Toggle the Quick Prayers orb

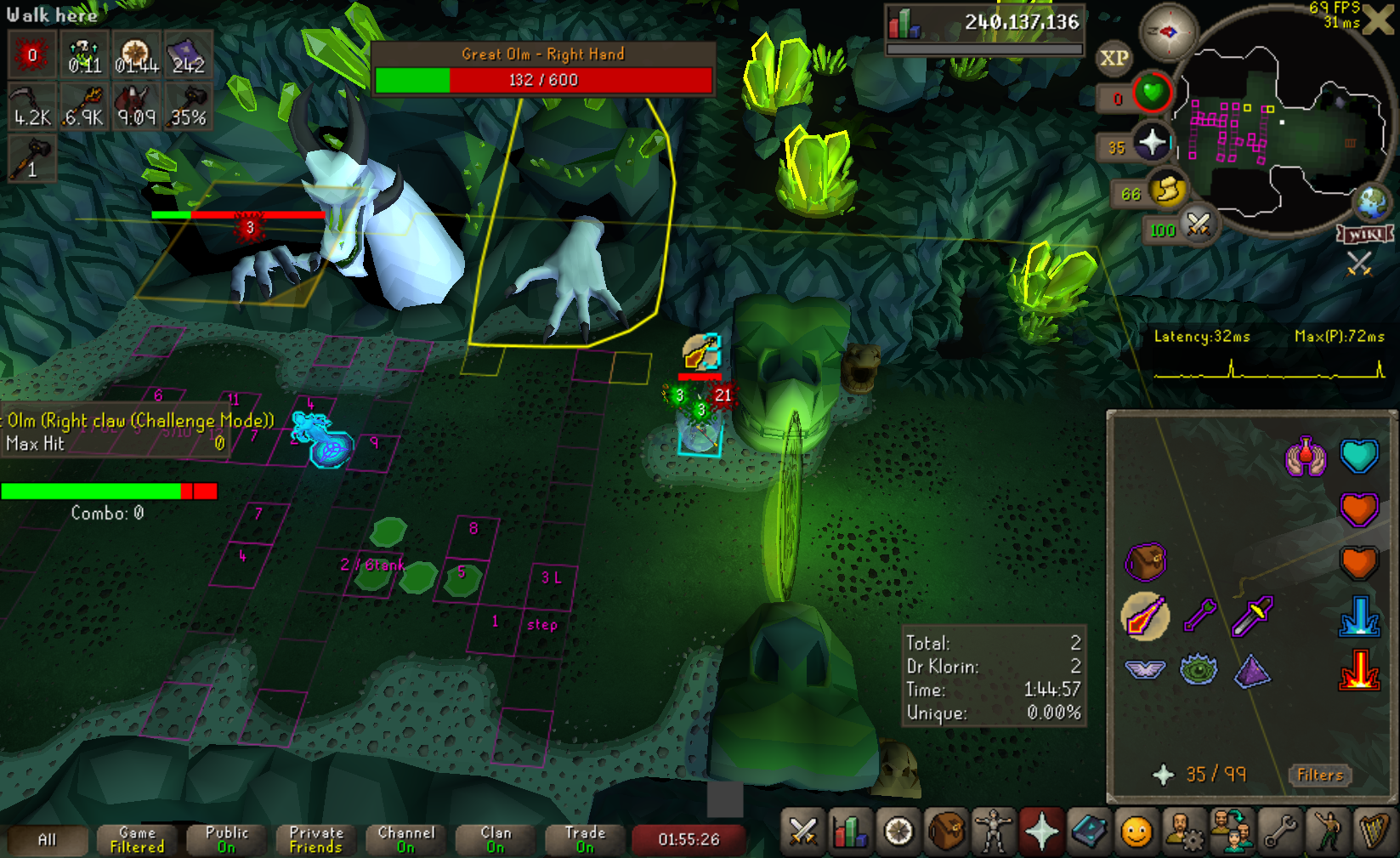pyautogui.click(x=1152, y=142)
